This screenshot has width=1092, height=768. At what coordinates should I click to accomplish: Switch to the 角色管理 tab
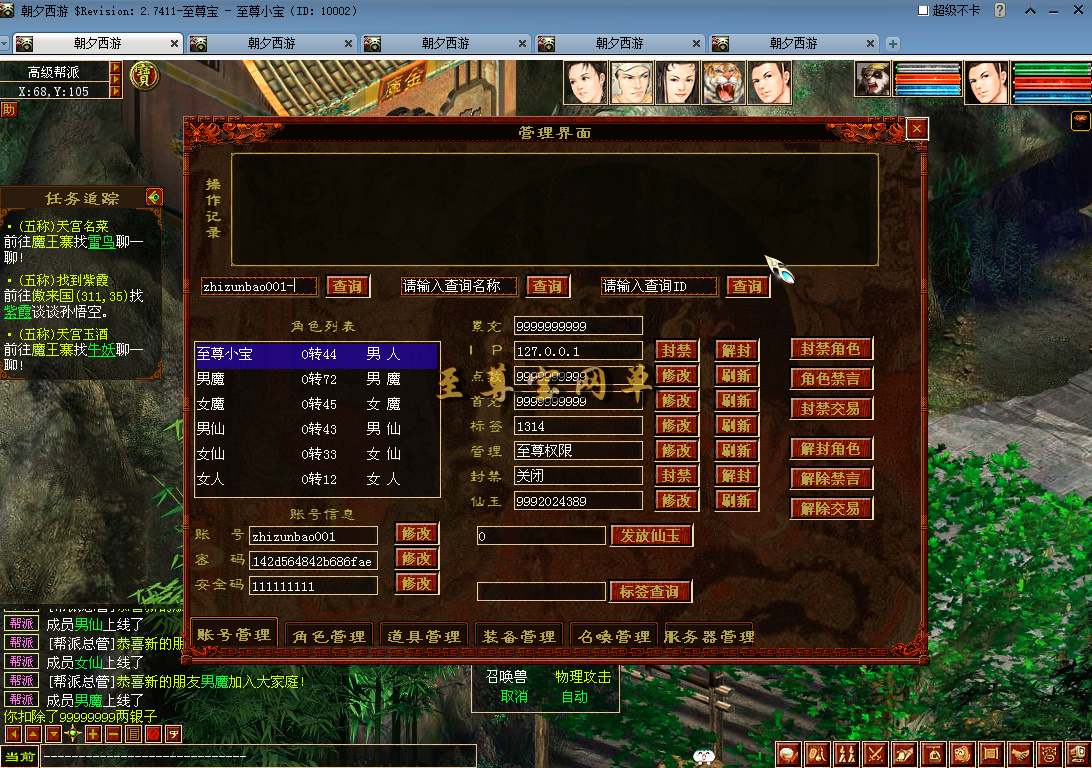[328, 636]
